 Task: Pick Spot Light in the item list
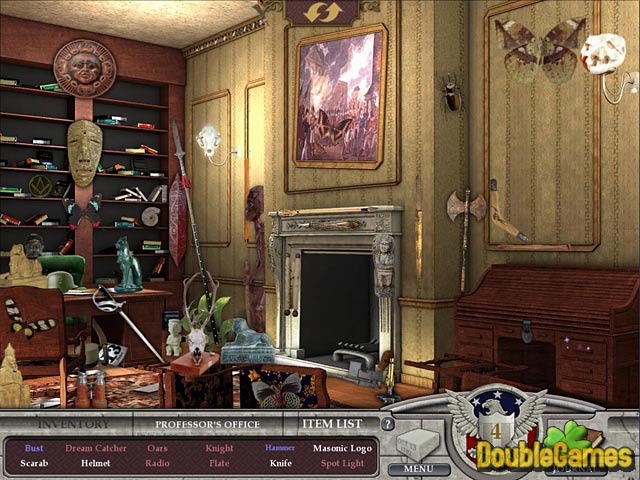[x=341, y=463]
